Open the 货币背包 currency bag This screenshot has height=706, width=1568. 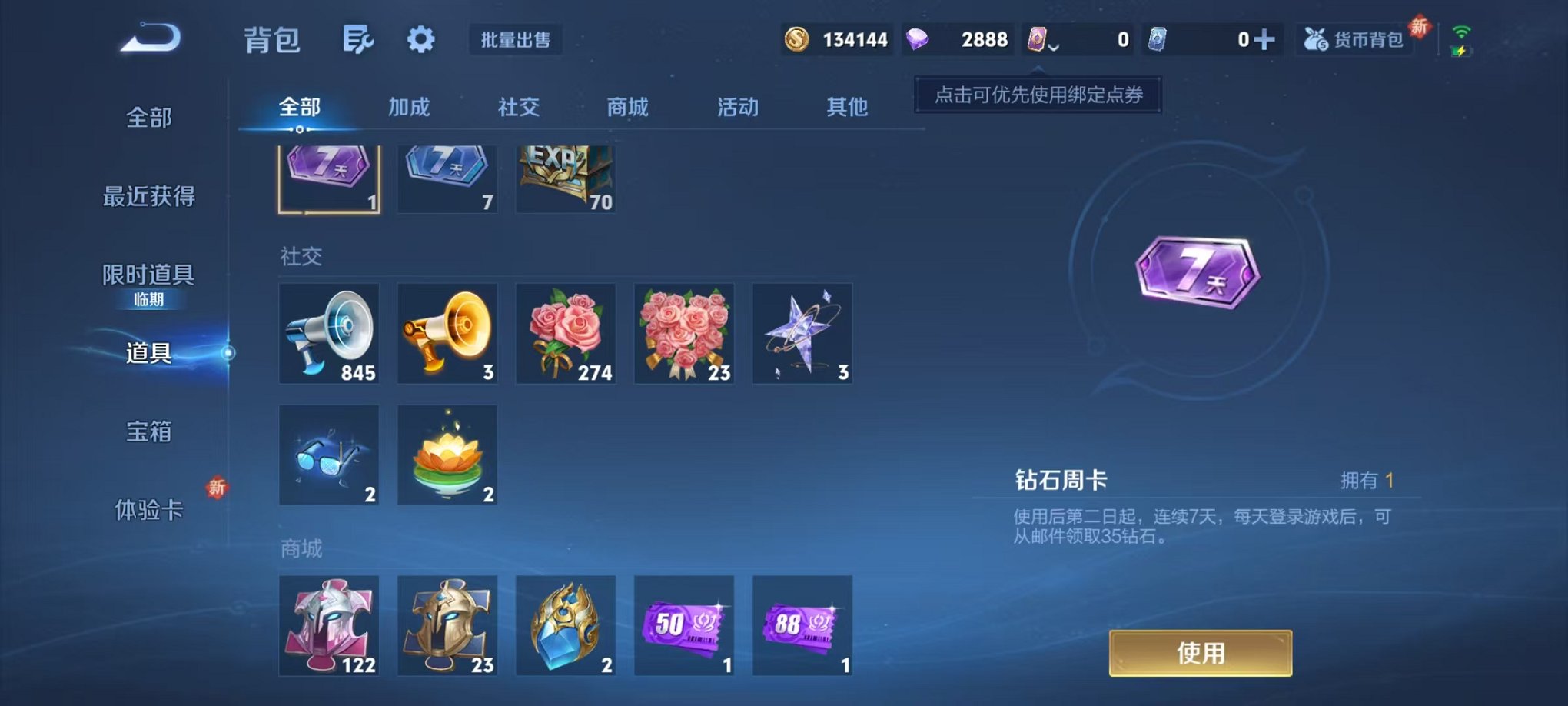(x=1354, y=40)
